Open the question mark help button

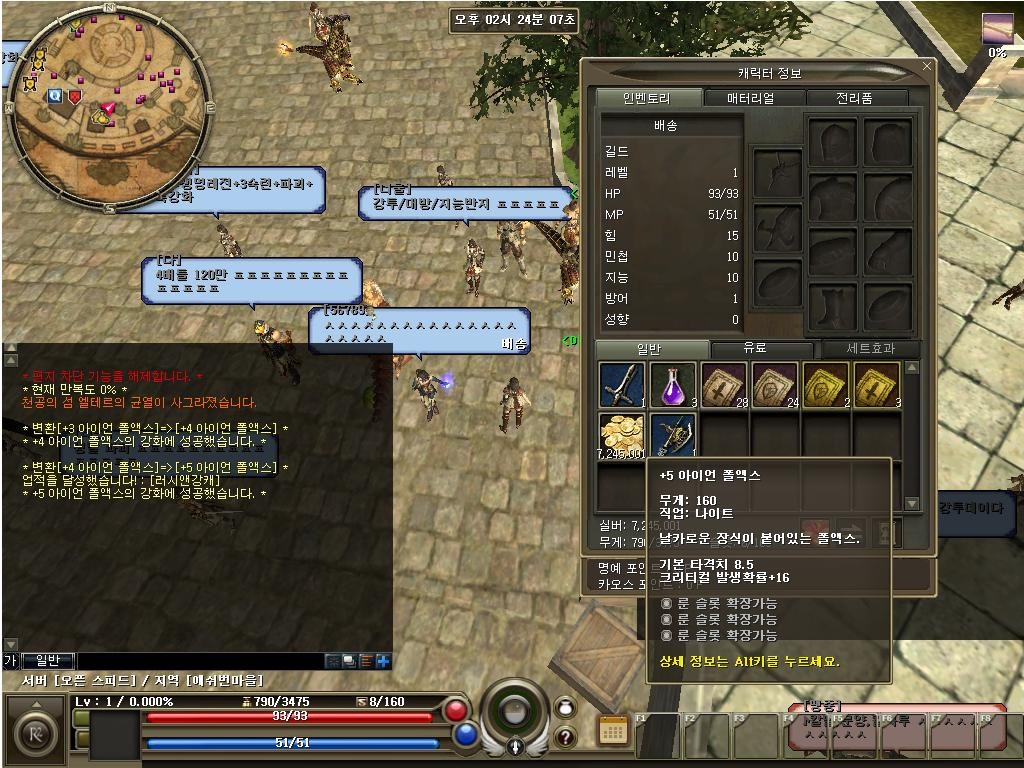(x=565, y=738)
